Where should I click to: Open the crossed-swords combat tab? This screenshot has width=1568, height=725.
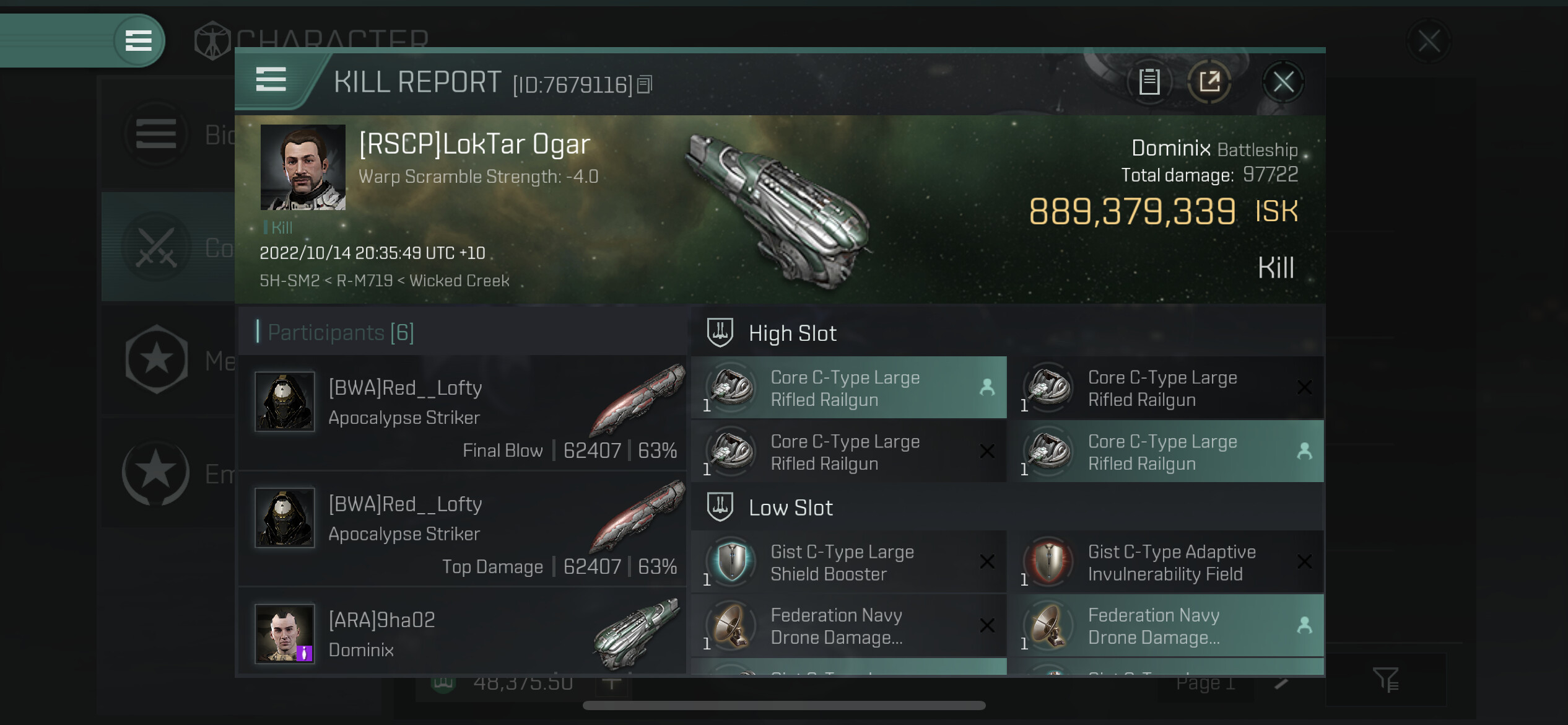156,247
